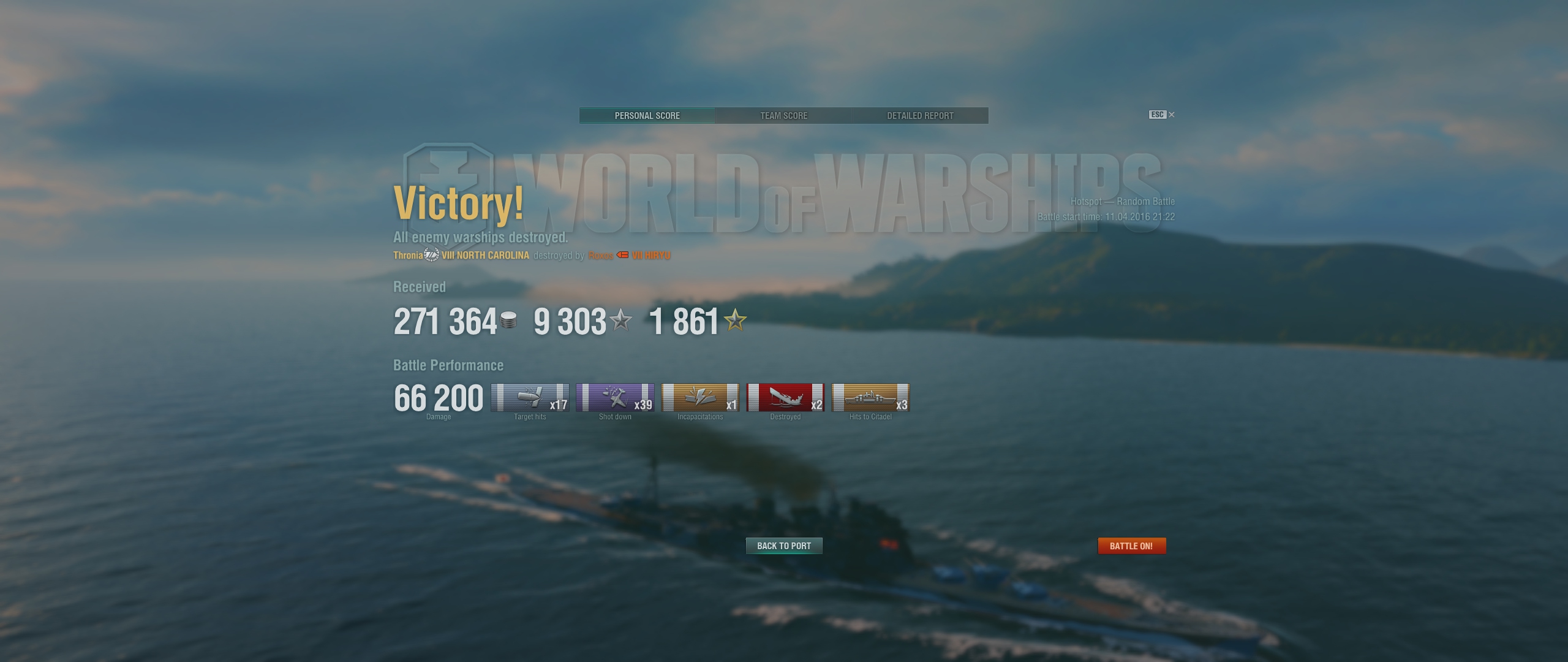Click the Hits to Citadel ribbon
The image size is (1568, 662).
coord(870,397)
